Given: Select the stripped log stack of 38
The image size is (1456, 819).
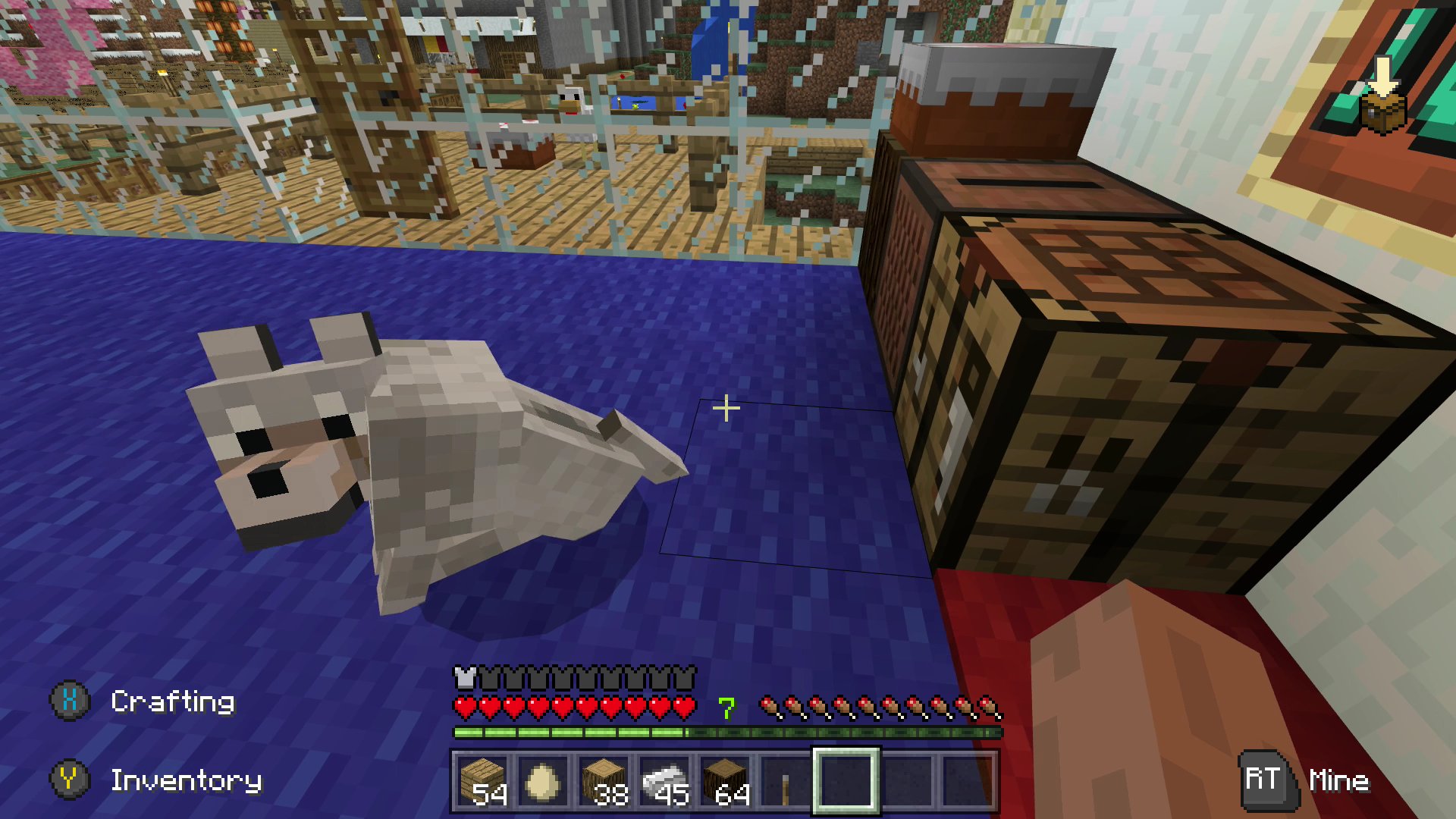Looking at the screenshot, I should click(604, 781).
